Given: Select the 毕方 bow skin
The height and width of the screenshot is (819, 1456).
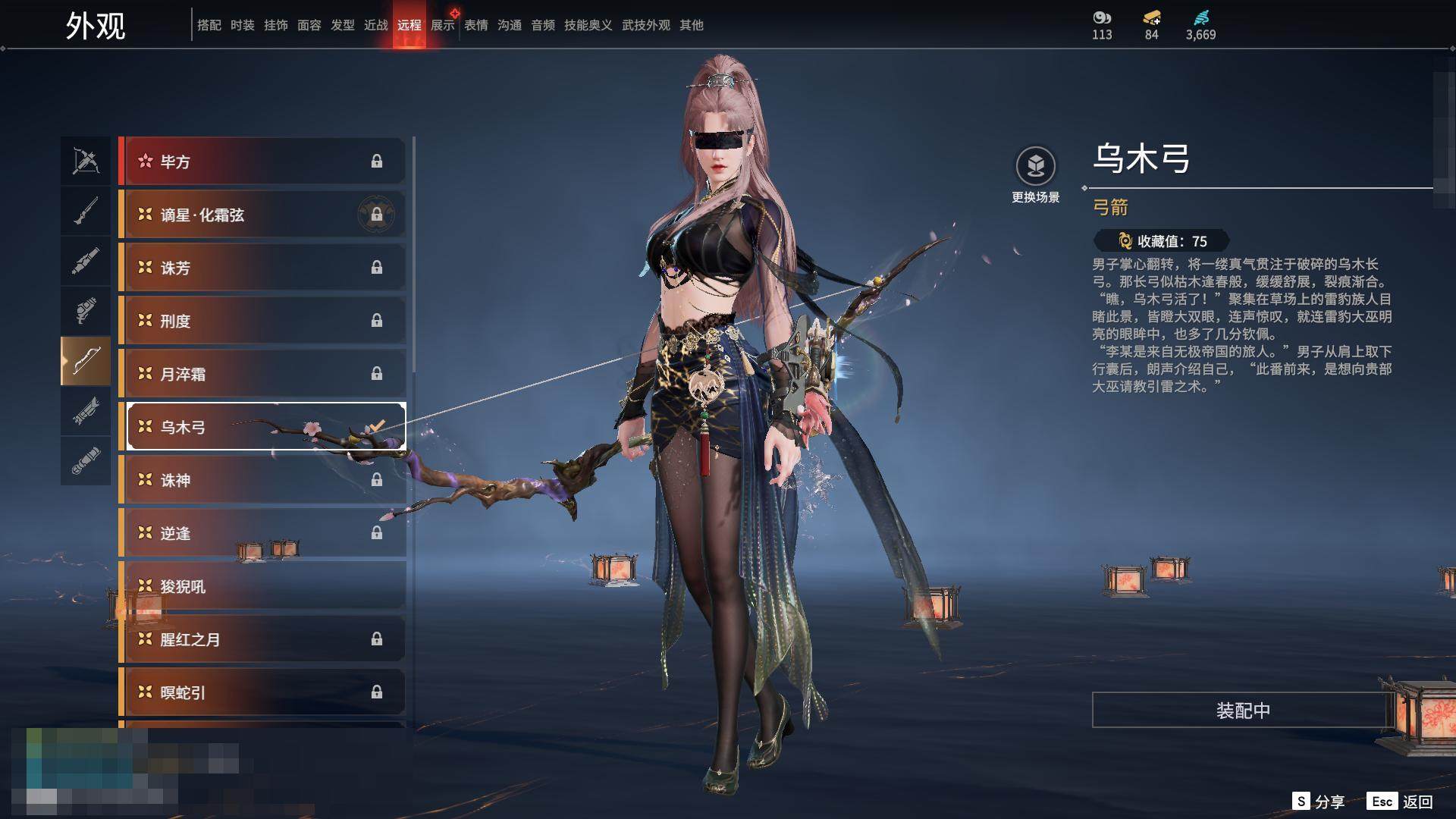Looking at the screenshot, I should coord(262,162).
